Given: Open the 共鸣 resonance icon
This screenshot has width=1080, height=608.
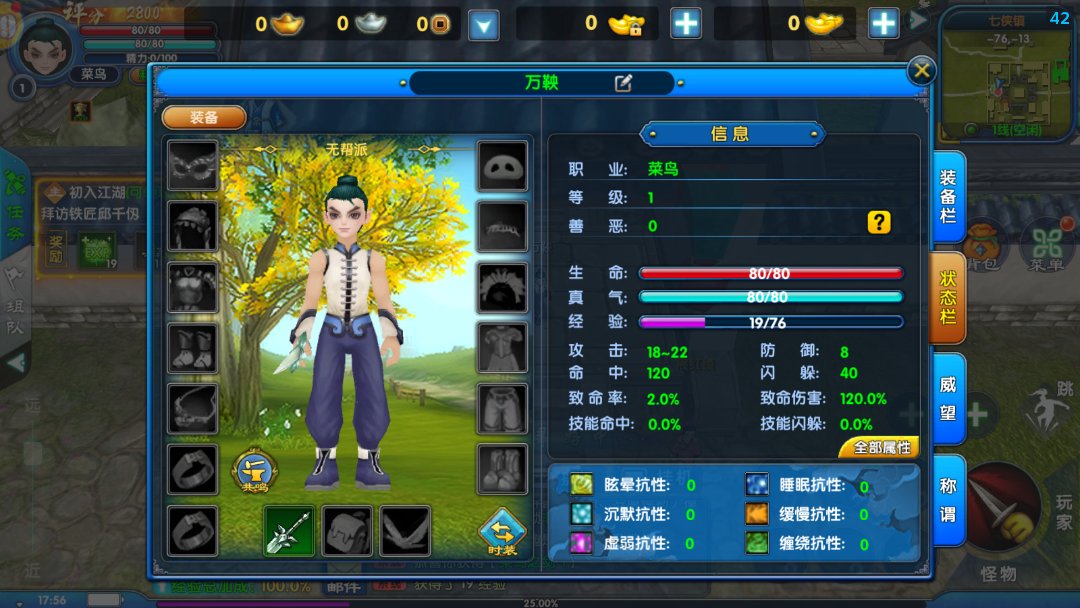Looking at the screenshot, I should click(x=255, y=471).
